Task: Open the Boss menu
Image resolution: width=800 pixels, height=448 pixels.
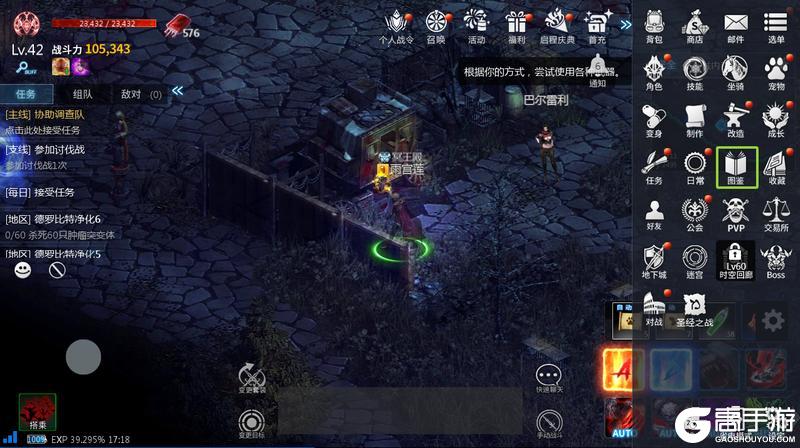Action: click(776, 258)
